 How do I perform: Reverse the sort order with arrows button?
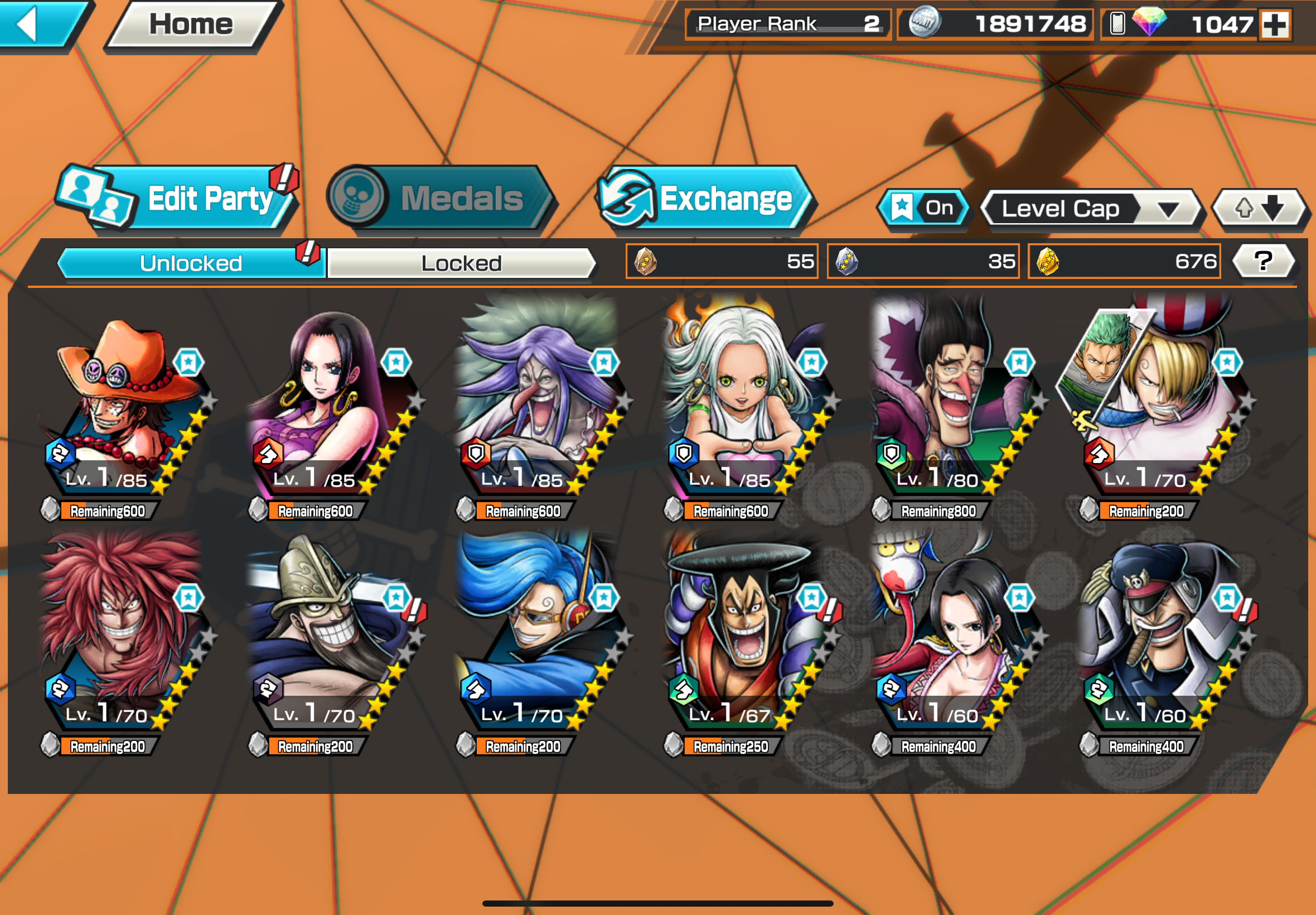point(1259,209)
